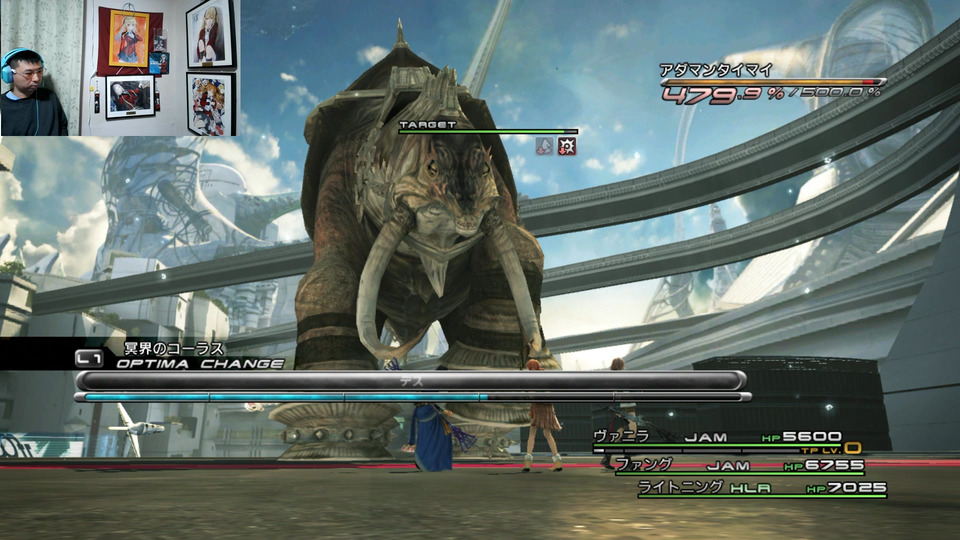This screenshot has width=960, height=540.
Task: Select ヴァニラ in the party list
Action: click(622, 436)
